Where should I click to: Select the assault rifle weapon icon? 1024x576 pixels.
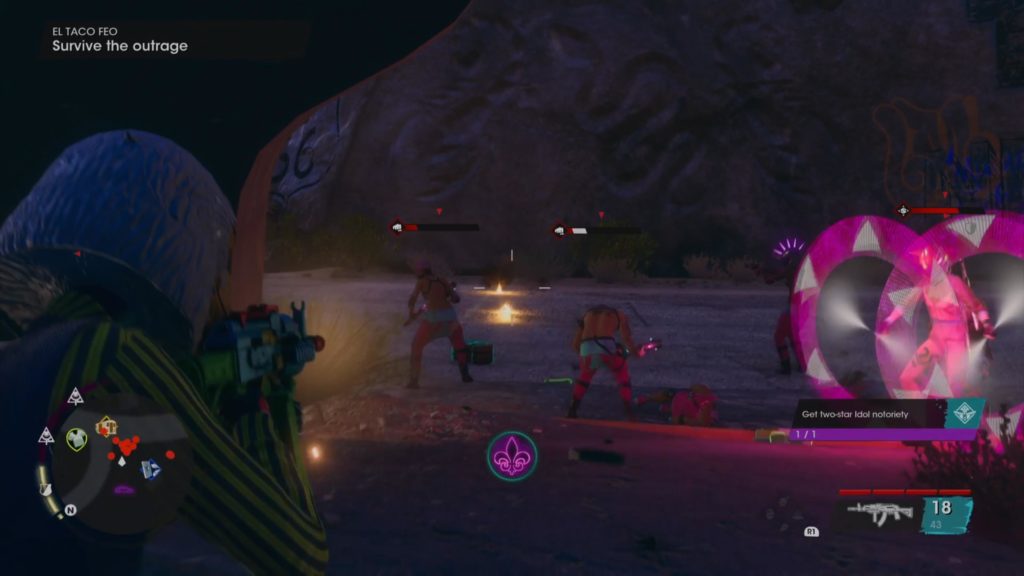(x=879, y=512)
